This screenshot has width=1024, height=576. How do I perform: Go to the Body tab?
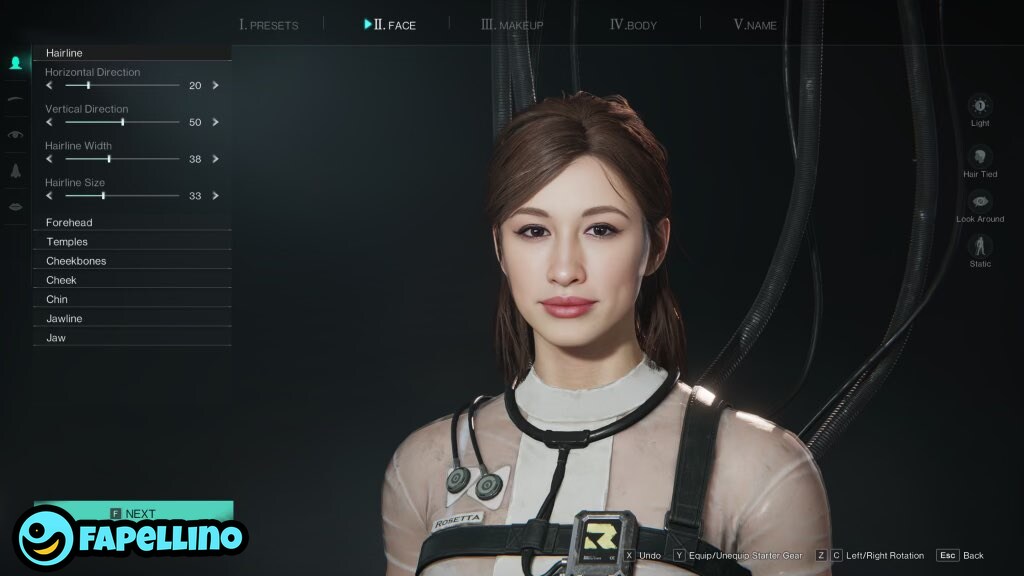coord(633,25)
